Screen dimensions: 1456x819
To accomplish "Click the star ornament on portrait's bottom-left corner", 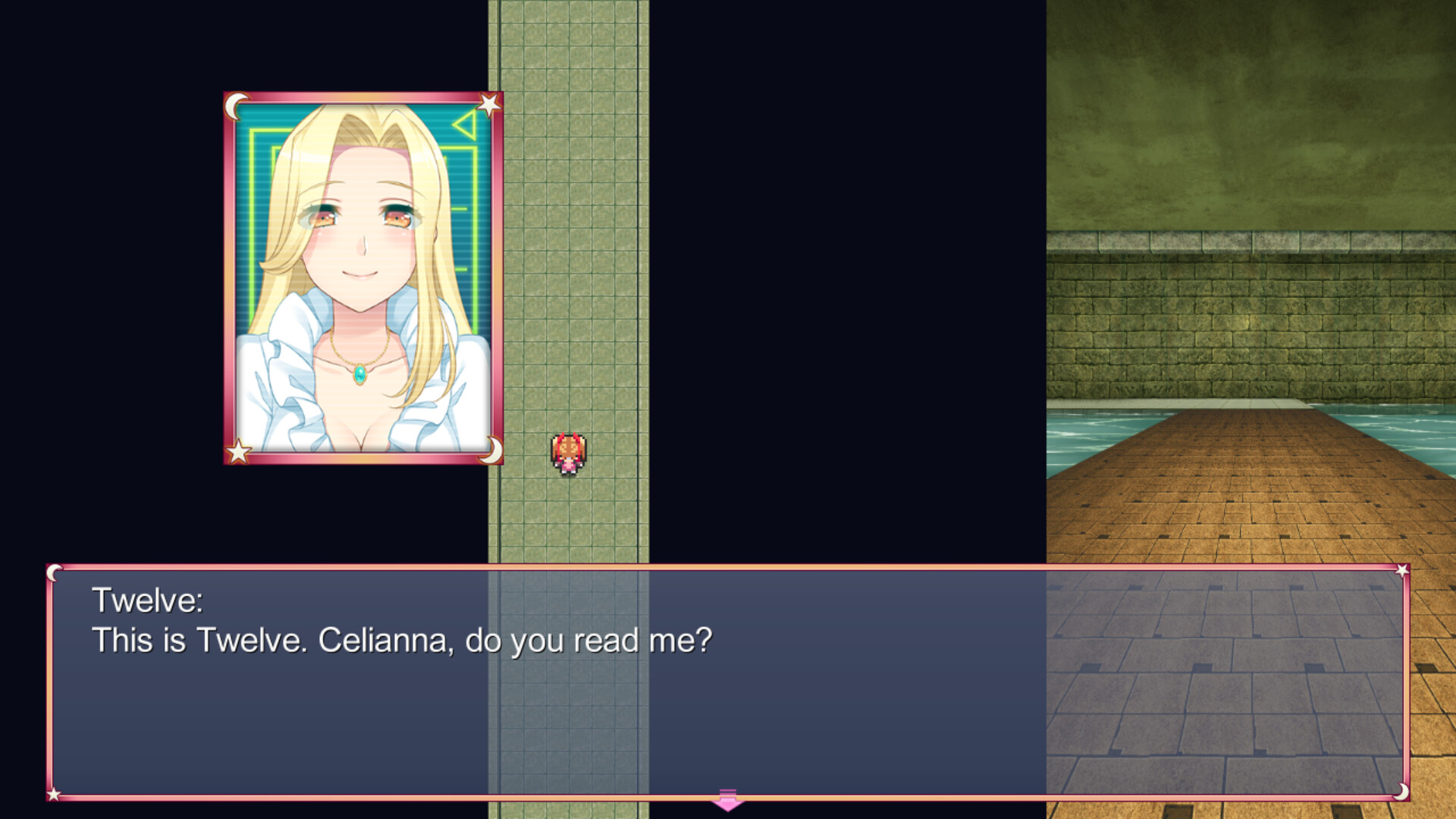I will click(237, 451).
